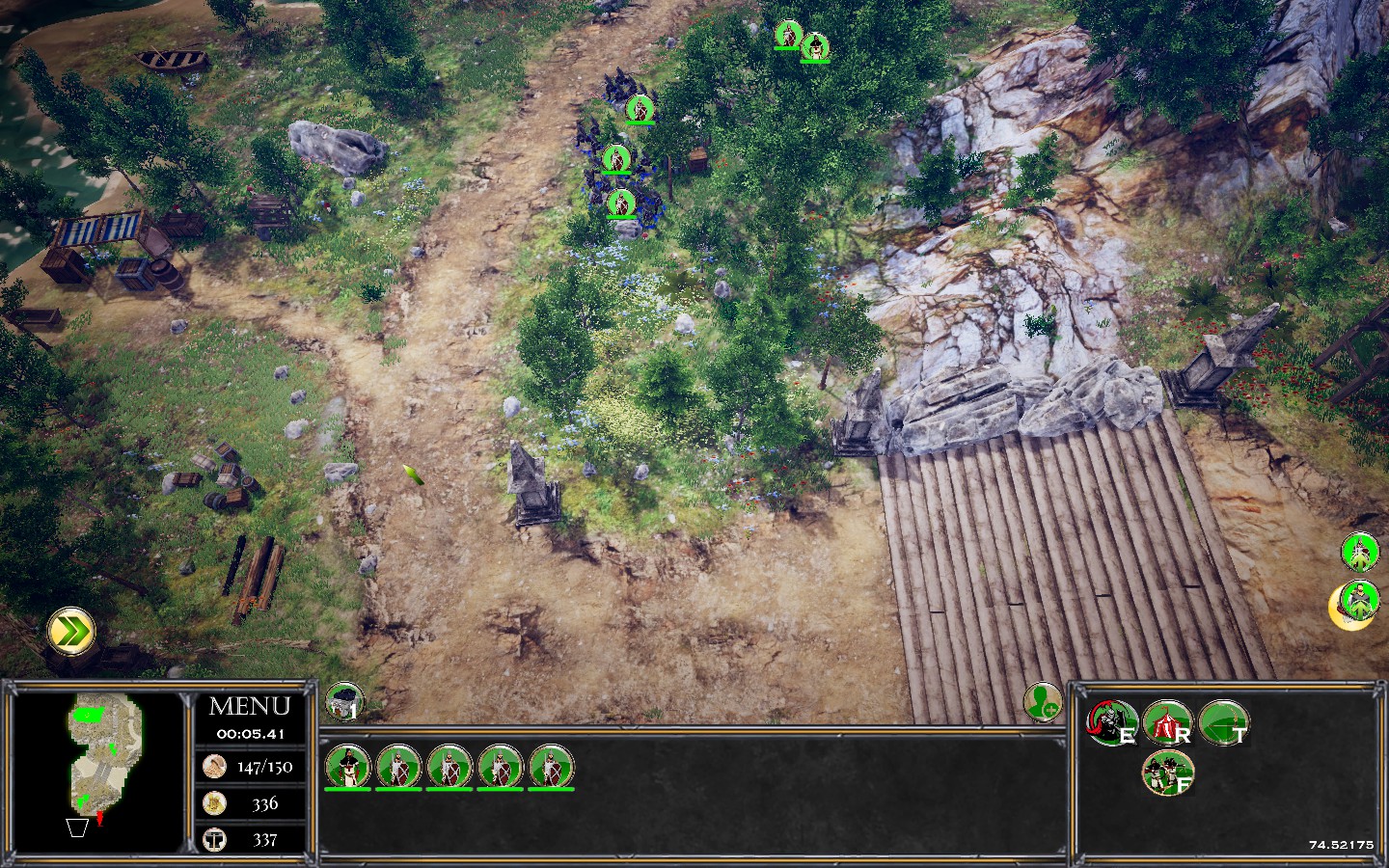The width and height of the screenshot is (1389, 868).
Task: Click the soldier upgrade arrow icon
Action: click(x=1360, y=553)
